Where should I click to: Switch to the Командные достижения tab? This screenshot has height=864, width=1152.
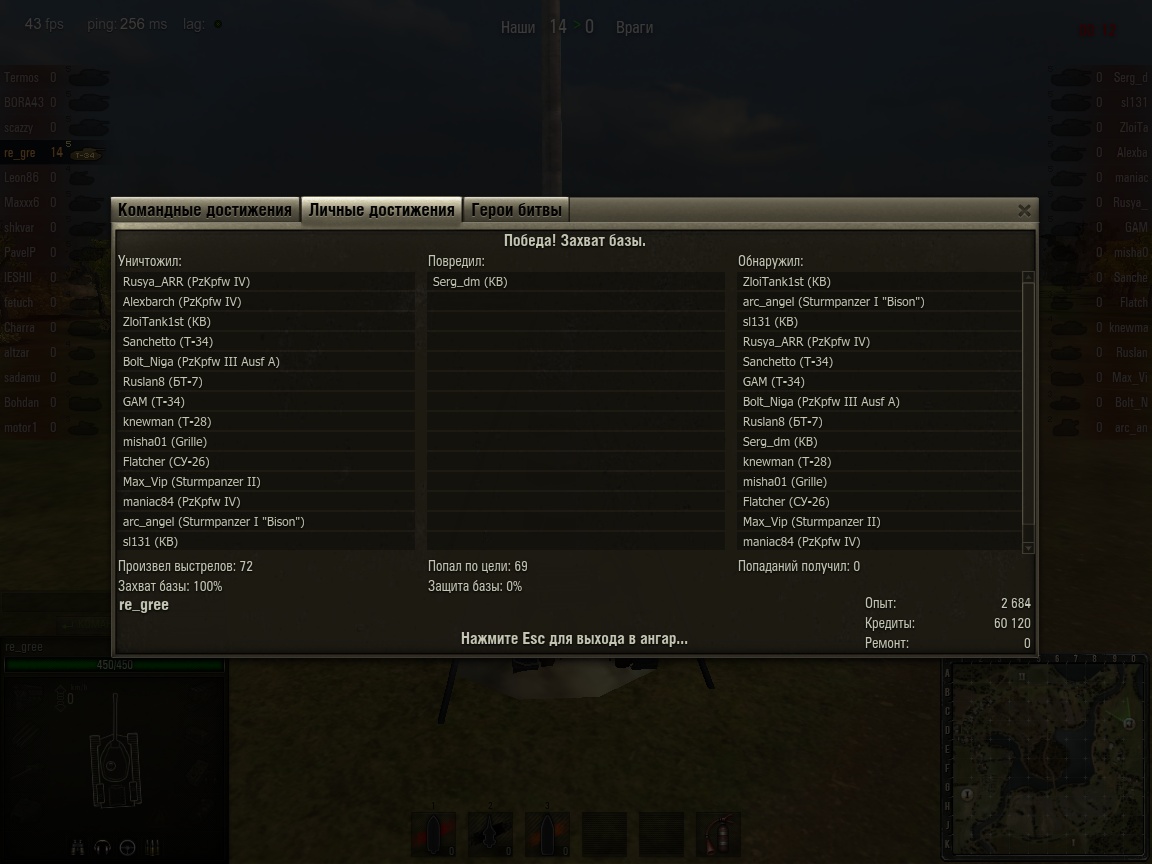(205, 210)
